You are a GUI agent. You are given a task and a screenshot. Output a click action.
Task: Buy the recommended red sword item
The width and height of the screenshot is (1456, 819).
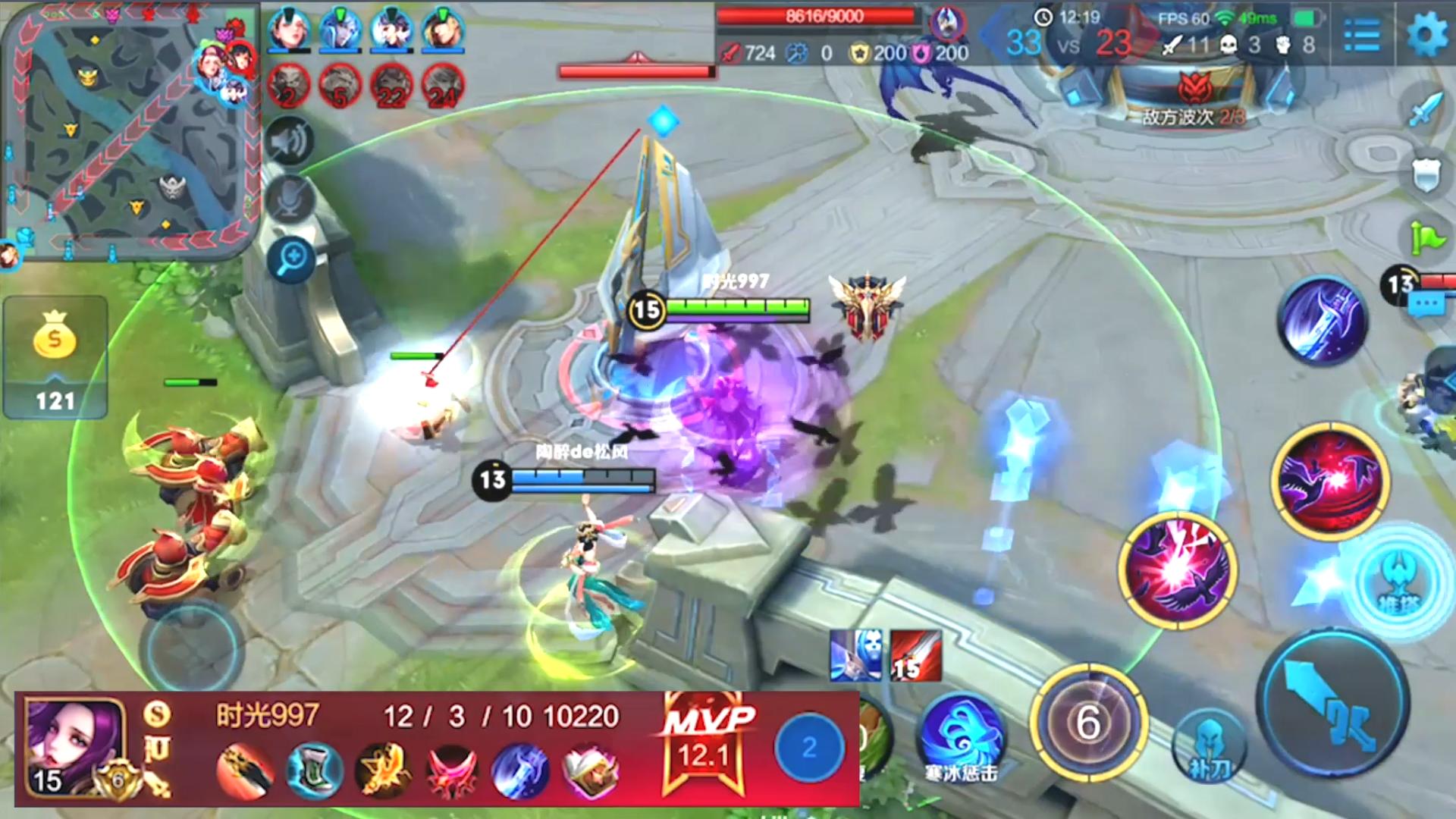pos(916,656)
